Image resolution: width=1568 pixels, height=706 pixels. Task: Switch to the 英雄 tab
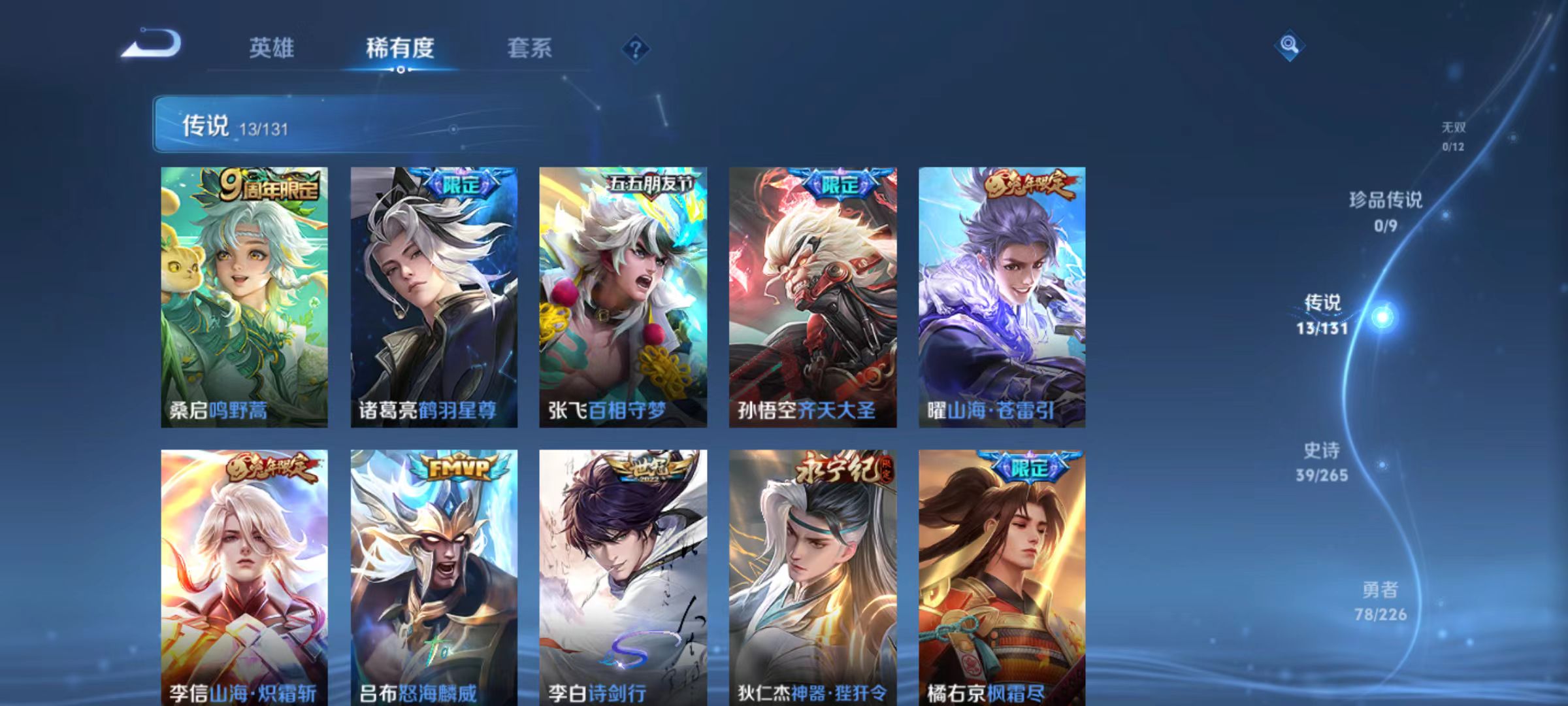(x=272, y=48)
